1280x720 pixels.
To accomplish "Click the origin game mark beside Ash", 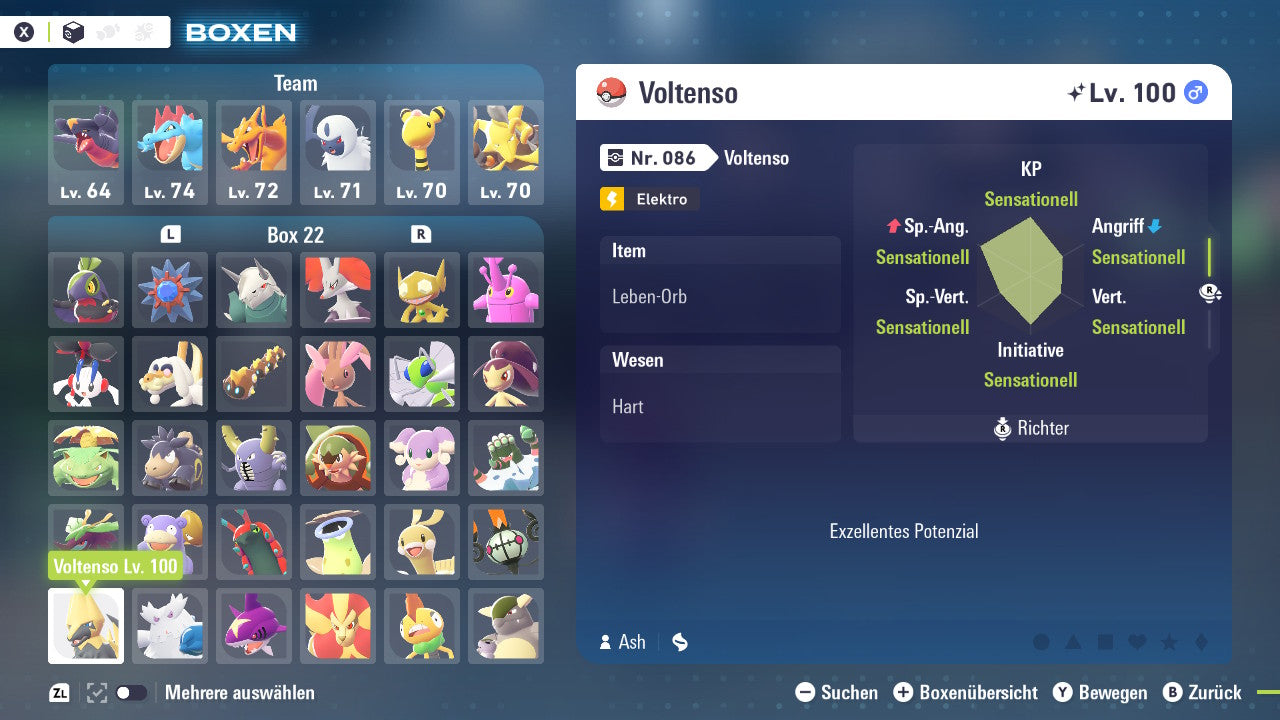I will (x=679, y=642).
